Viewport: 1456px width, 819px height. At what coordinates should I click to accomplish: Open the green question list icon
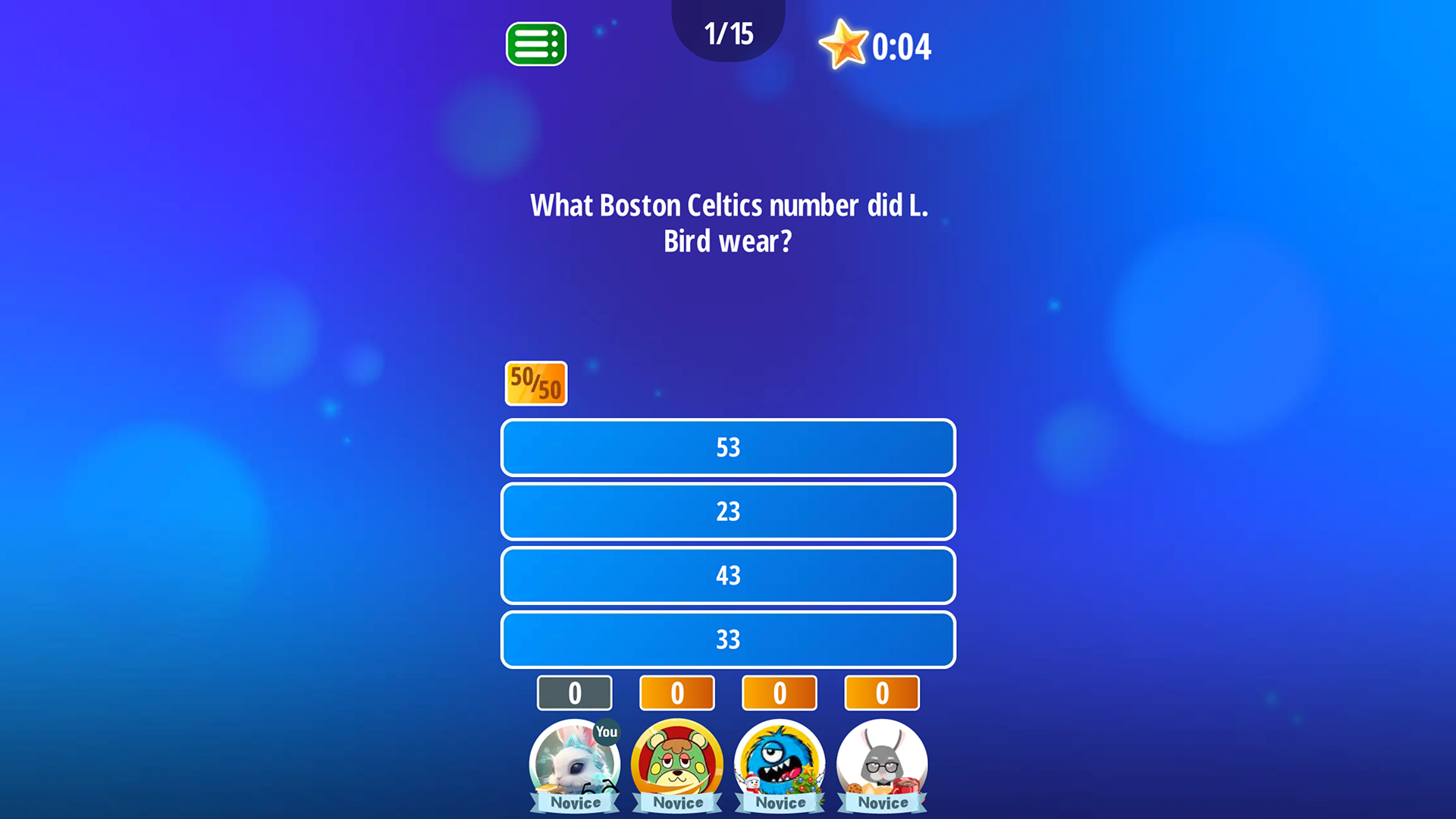535,44
